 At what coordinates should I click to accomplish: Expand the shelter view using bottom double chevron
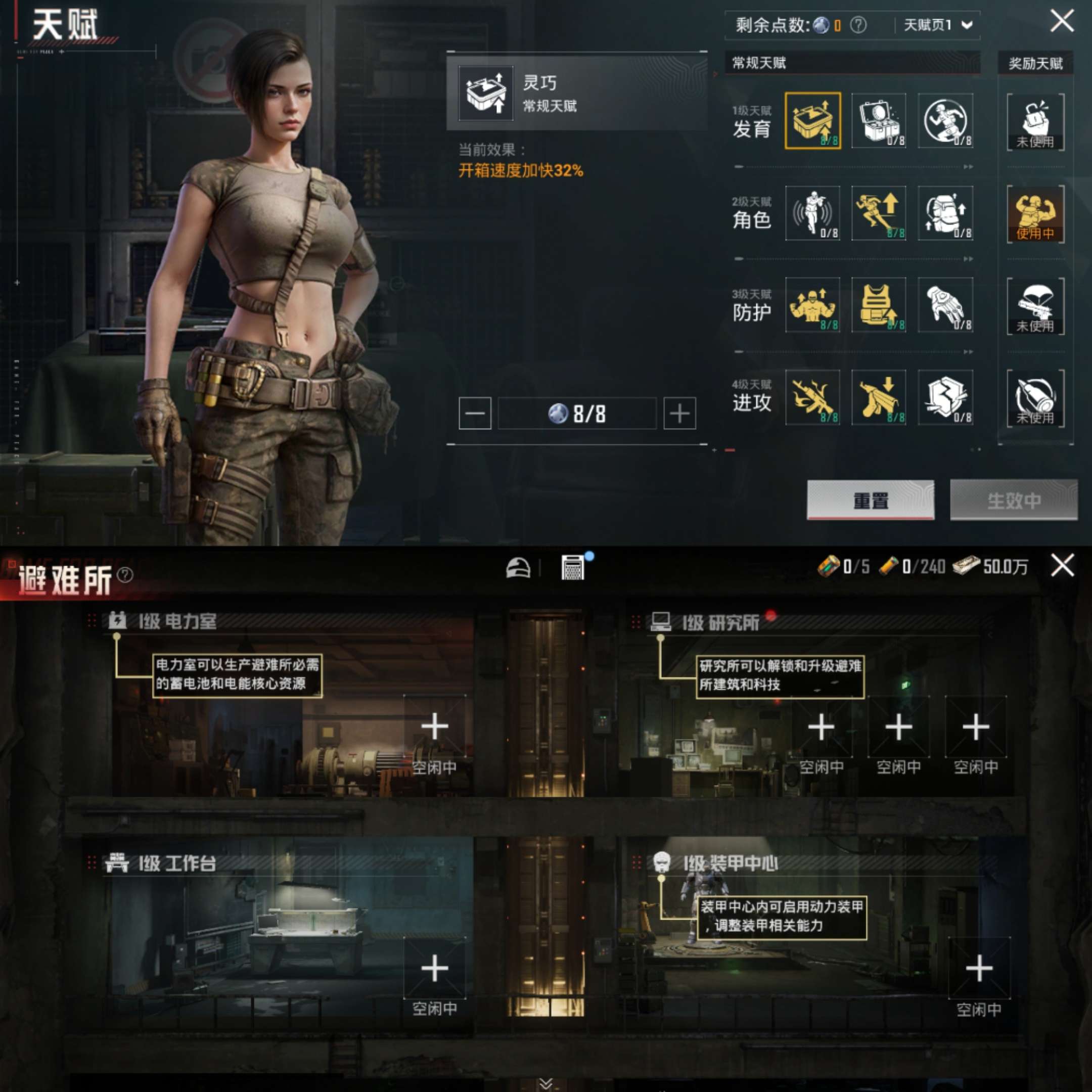click(x=546, y=1082)
